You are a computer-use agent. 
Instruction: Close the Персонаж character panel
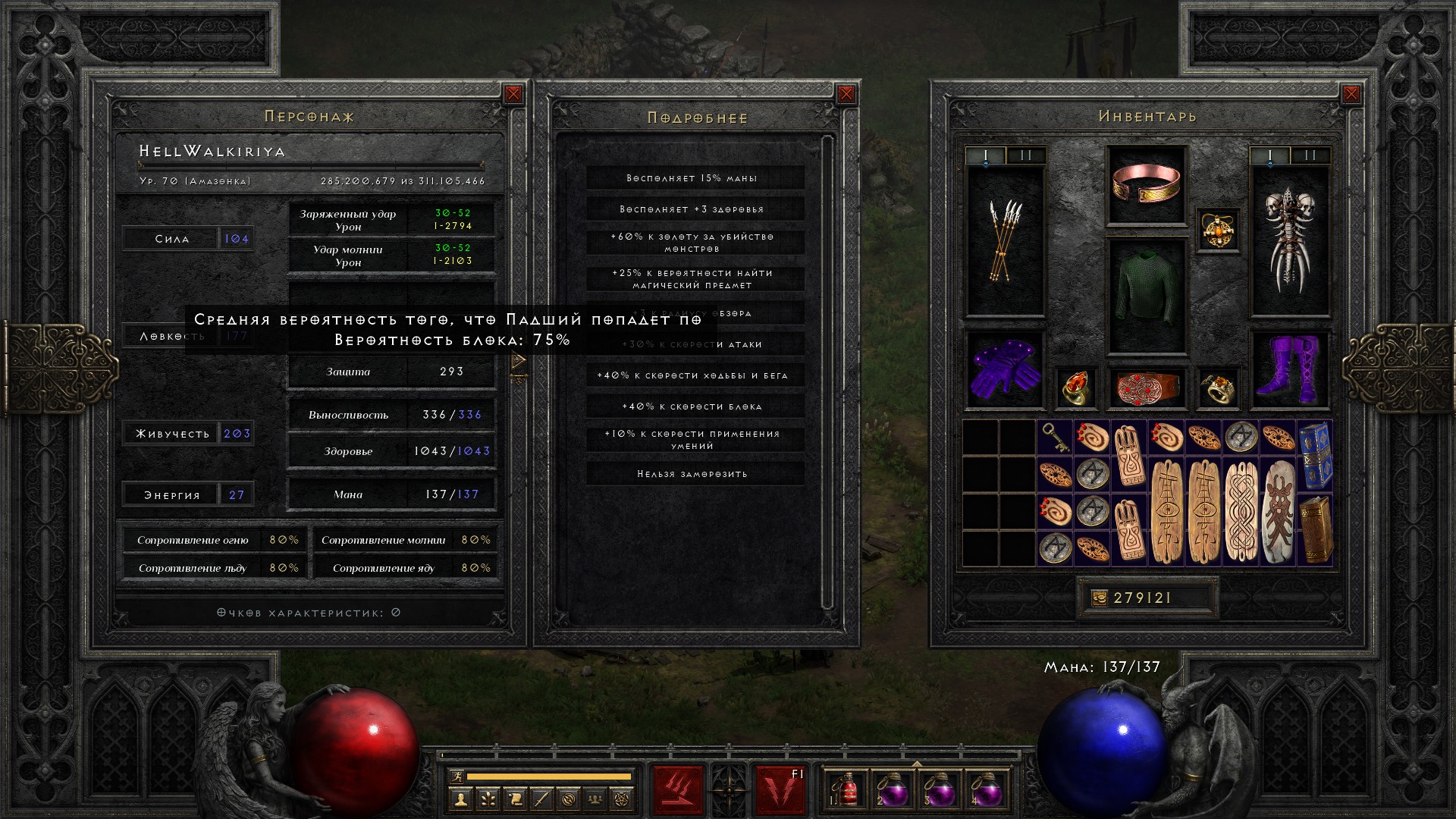(513, 94)
